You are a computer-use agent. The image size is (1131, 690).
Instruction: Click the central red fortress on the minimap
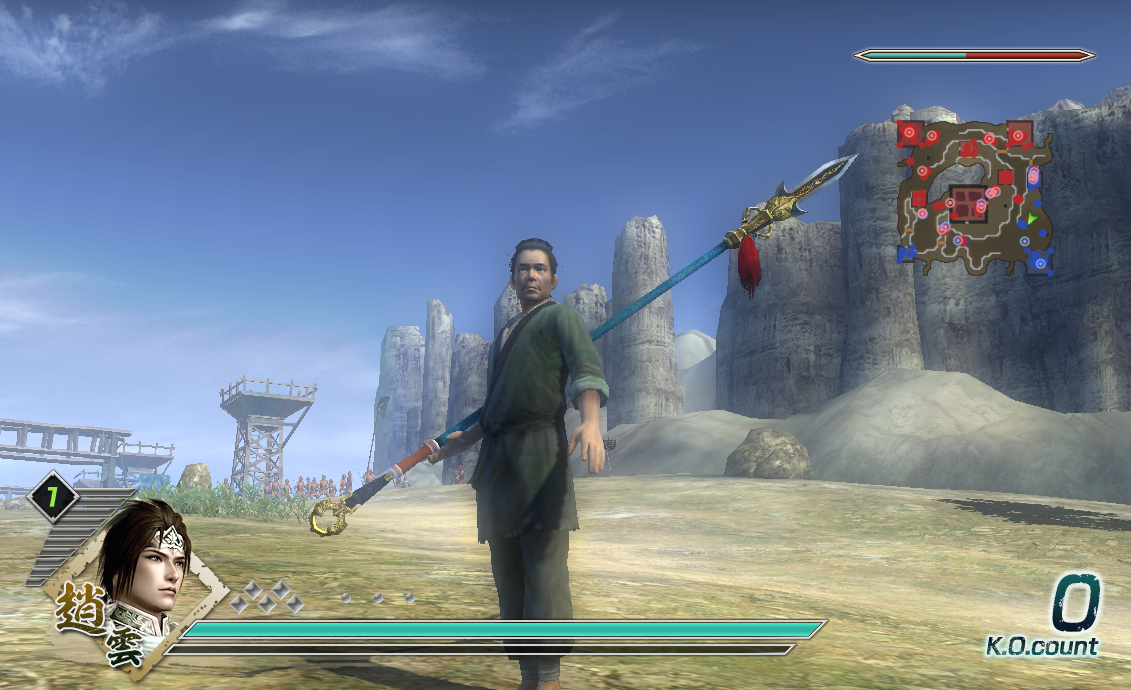click(x=966, y=202)
